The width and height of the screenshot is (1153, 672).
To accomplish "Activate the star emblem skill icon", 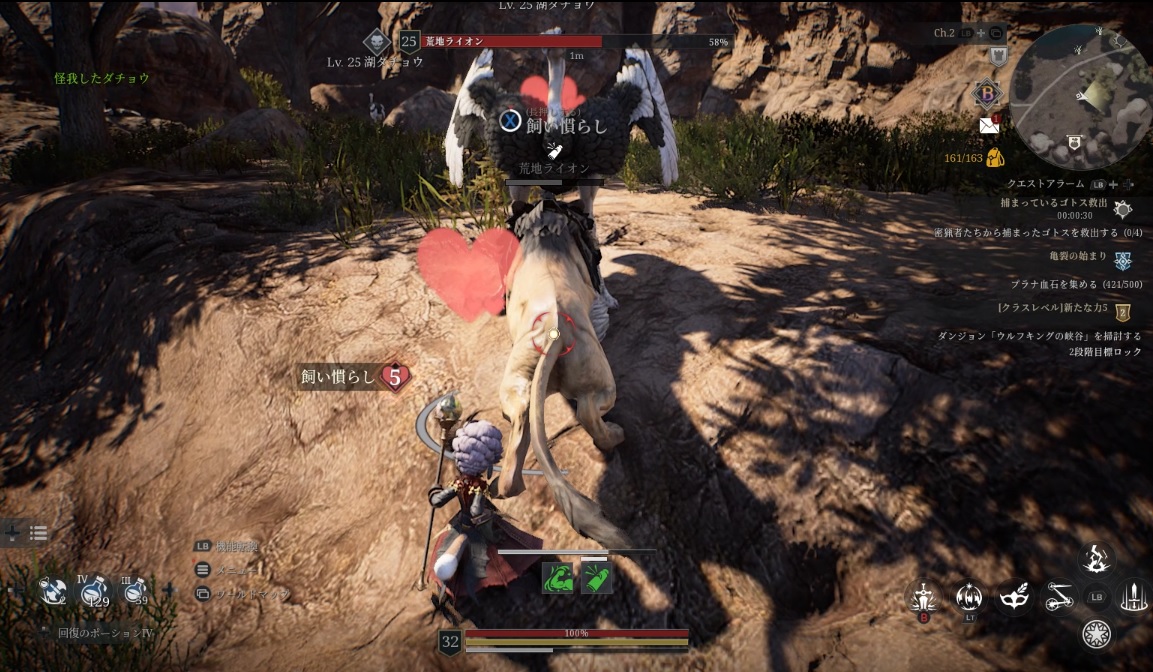I will tap(1097, 634).
